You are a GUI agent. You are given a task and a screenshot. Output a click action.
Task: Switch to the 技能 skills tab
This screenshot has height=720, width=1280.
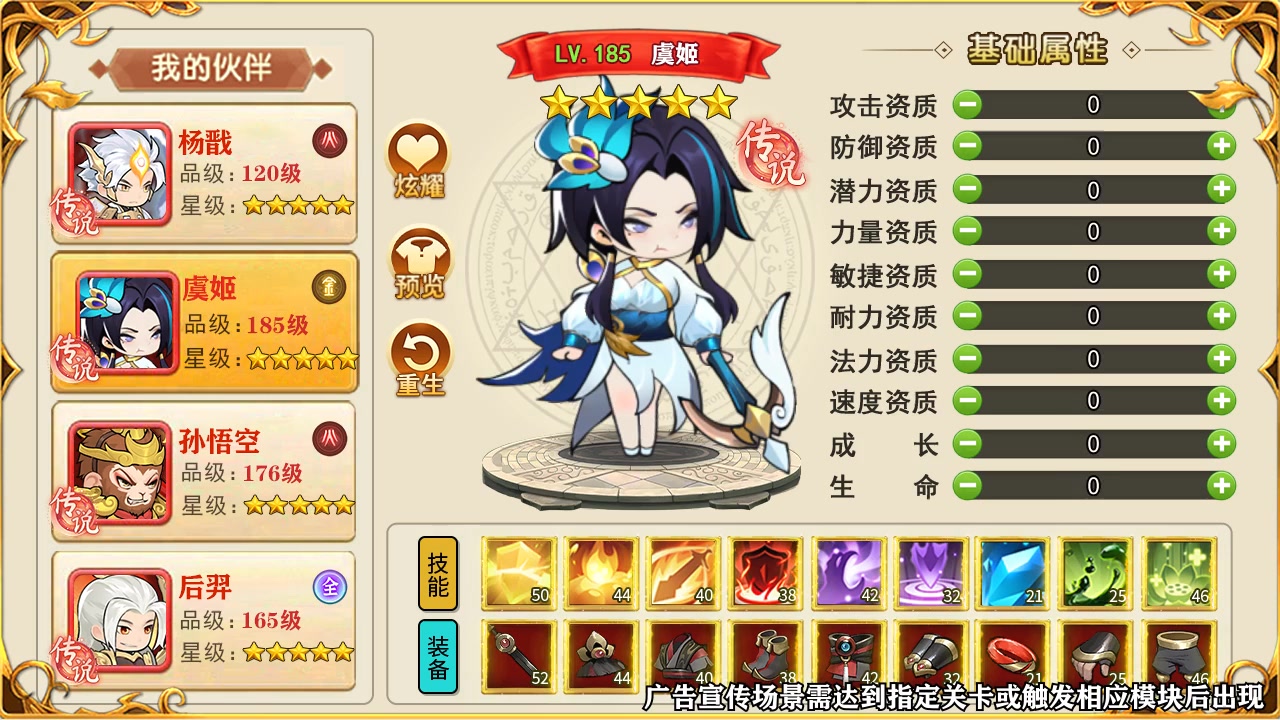[x=437, y=571]
